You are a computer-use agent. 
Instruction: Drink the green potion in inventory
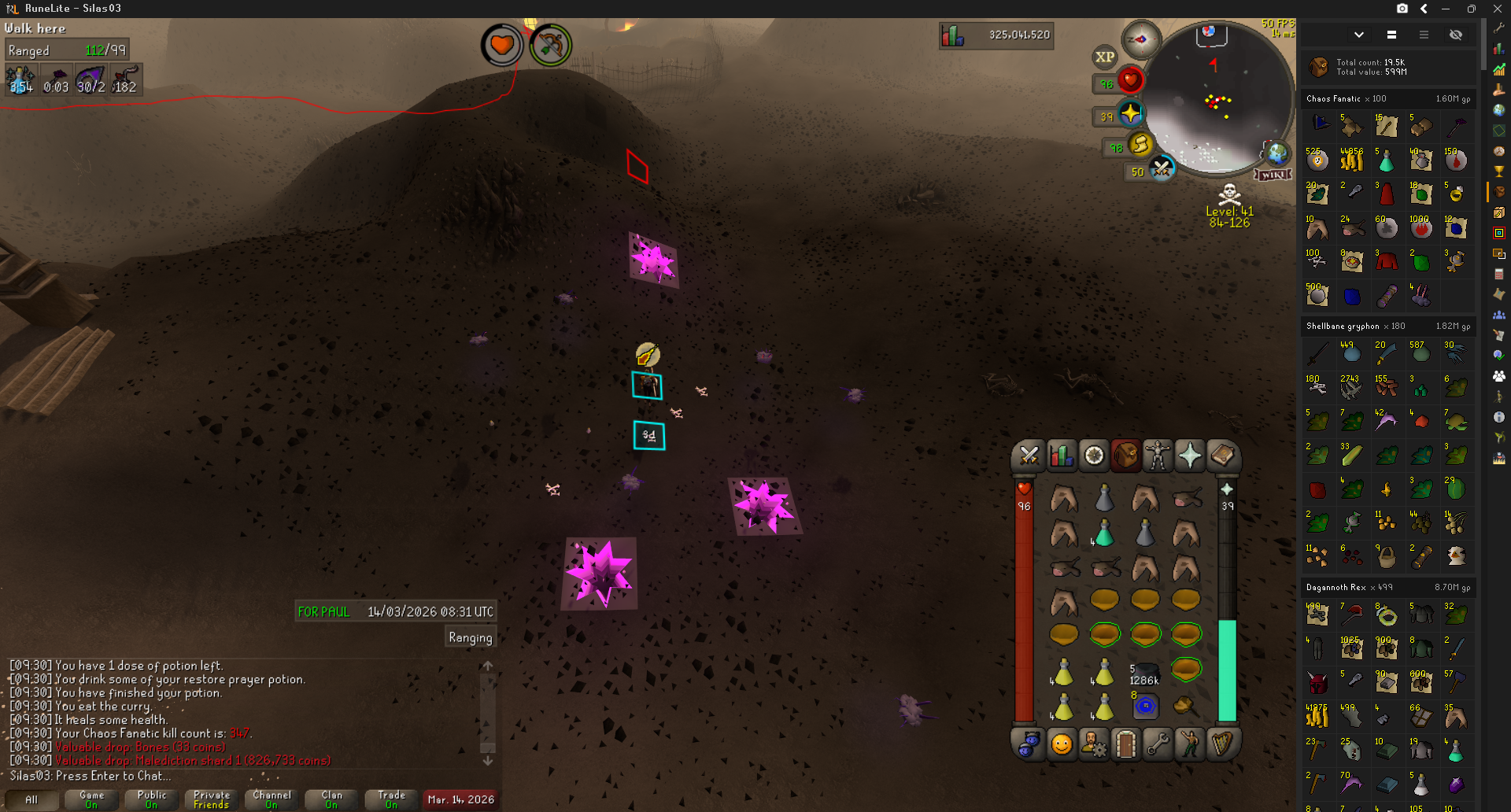coord(1104,534)
